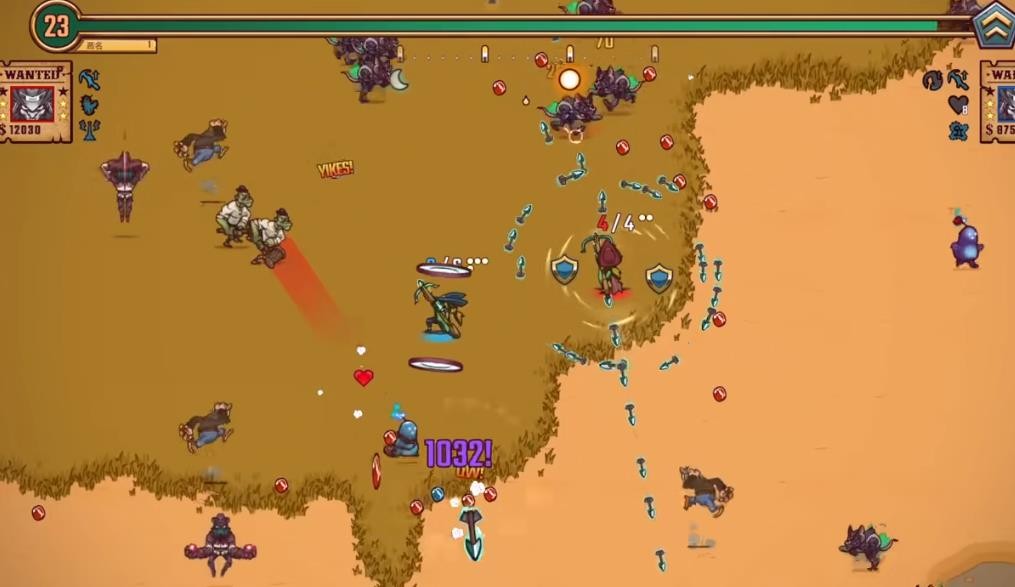Image resolution: width=1015 pixels, height=587 pixels.
Task: Select the pickaxe upgrade icon beside left poster
Action: [x=89, y=79]
